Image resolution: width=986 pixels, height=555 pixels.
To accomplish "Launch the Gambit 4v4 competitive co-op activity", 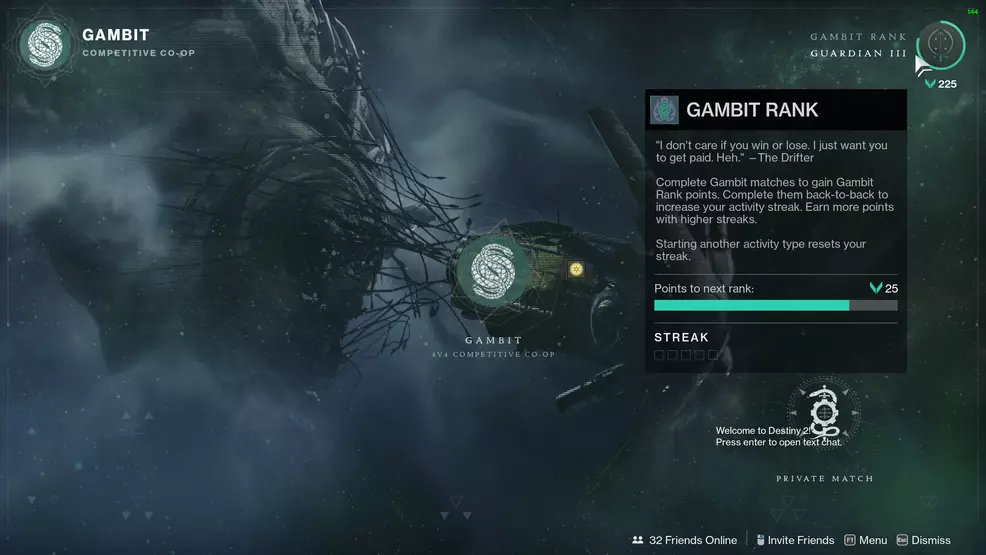I will coord(492,270).
